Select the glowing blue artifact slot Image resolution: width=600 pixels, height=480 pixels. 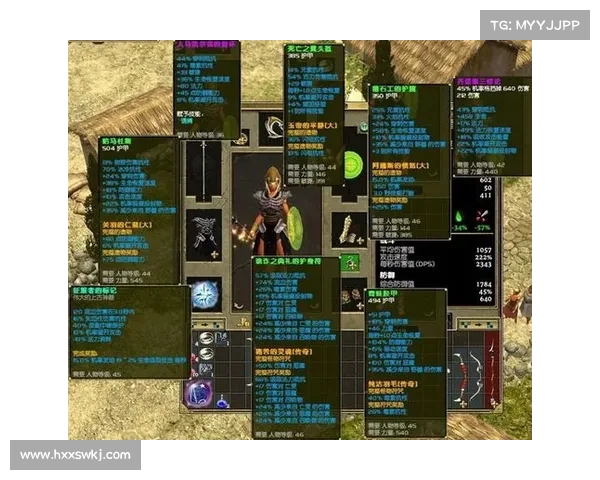pos(206,294)
